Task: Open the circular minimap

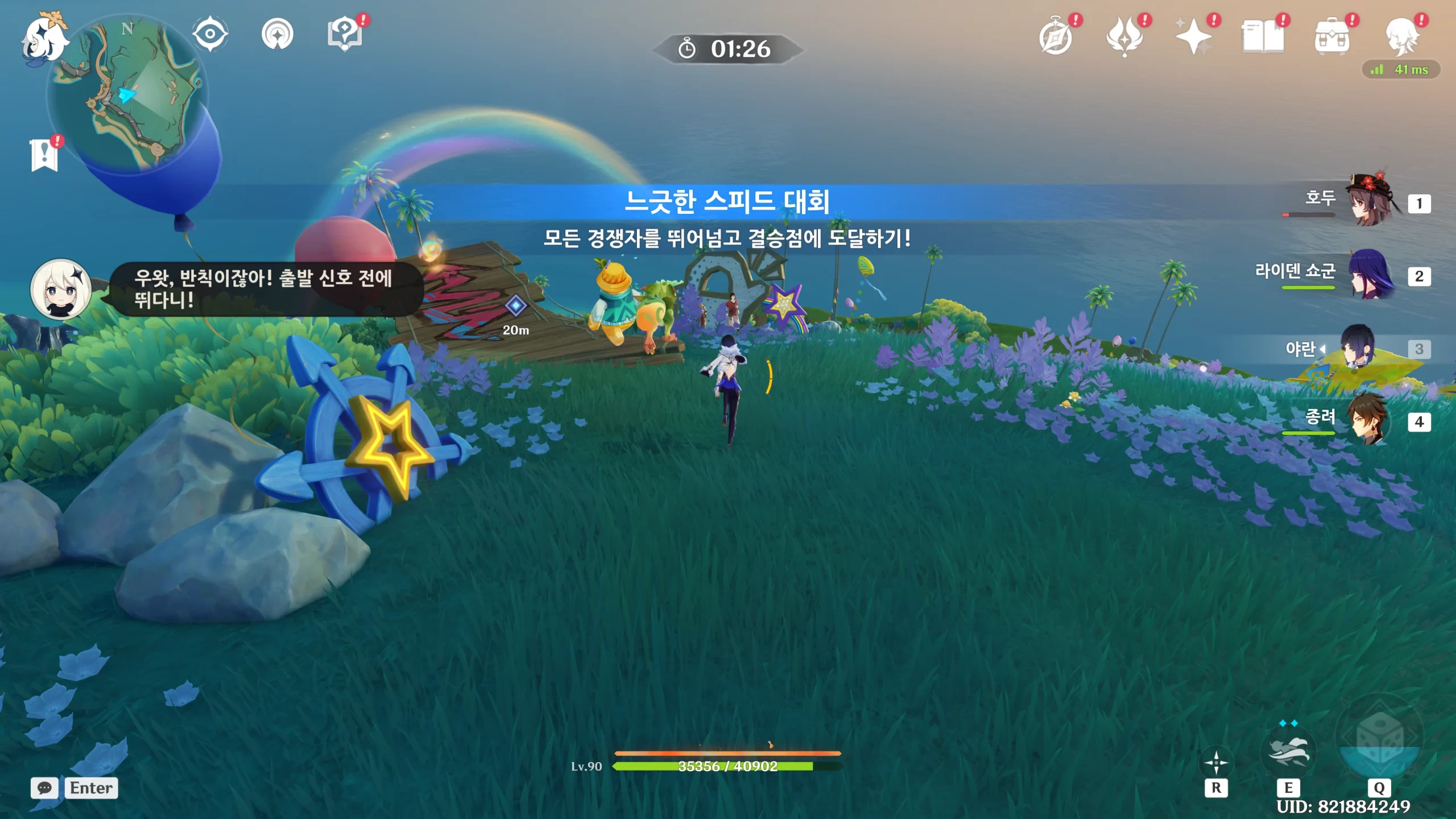Action: click(128, 94)
